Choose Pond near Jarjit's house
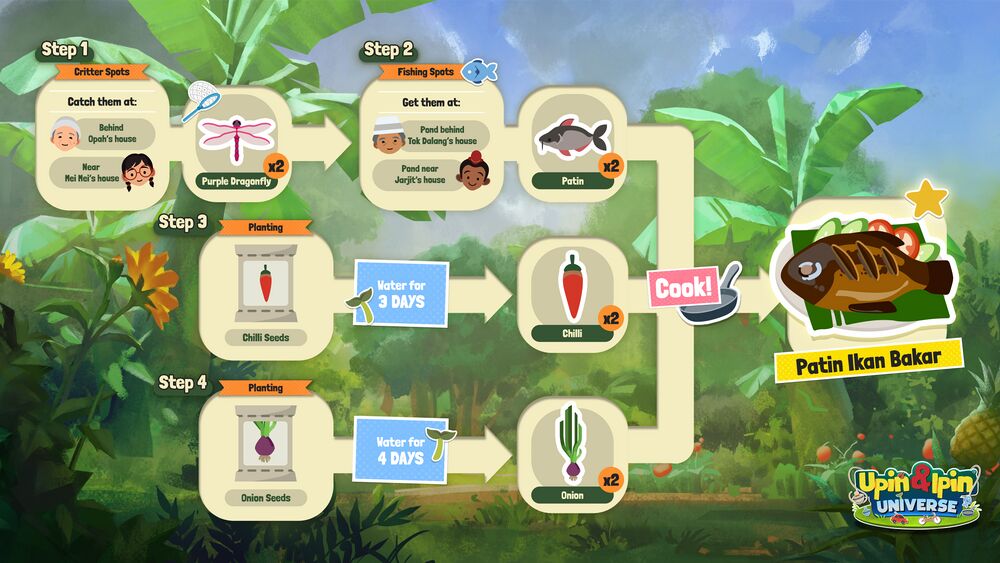This screenshot has width=1000, height=563. (x=431, y=174)
